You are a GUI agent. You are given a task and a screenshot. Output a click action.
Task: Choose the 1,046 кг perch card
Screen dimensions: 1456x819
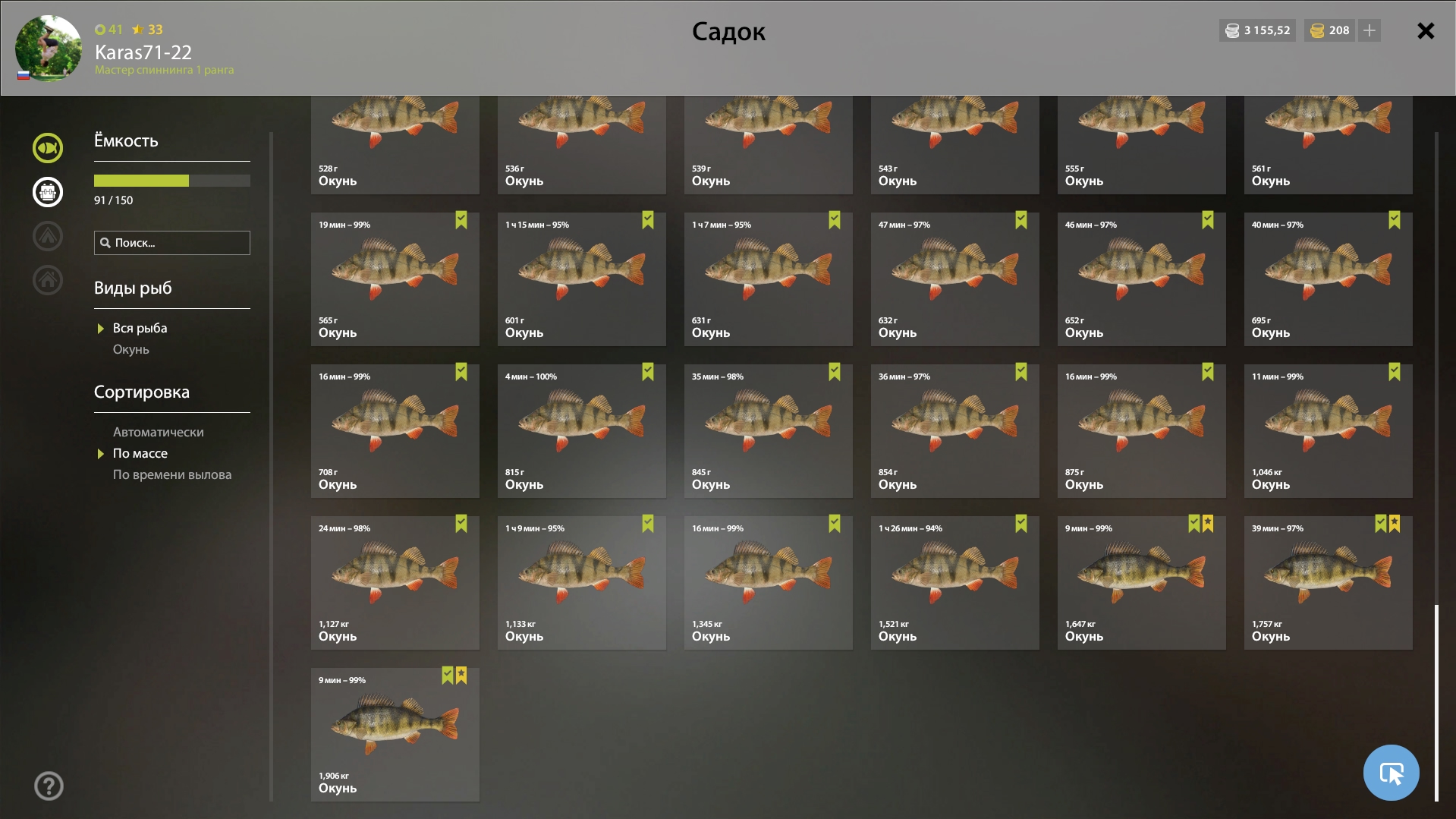pos(1328,430)
